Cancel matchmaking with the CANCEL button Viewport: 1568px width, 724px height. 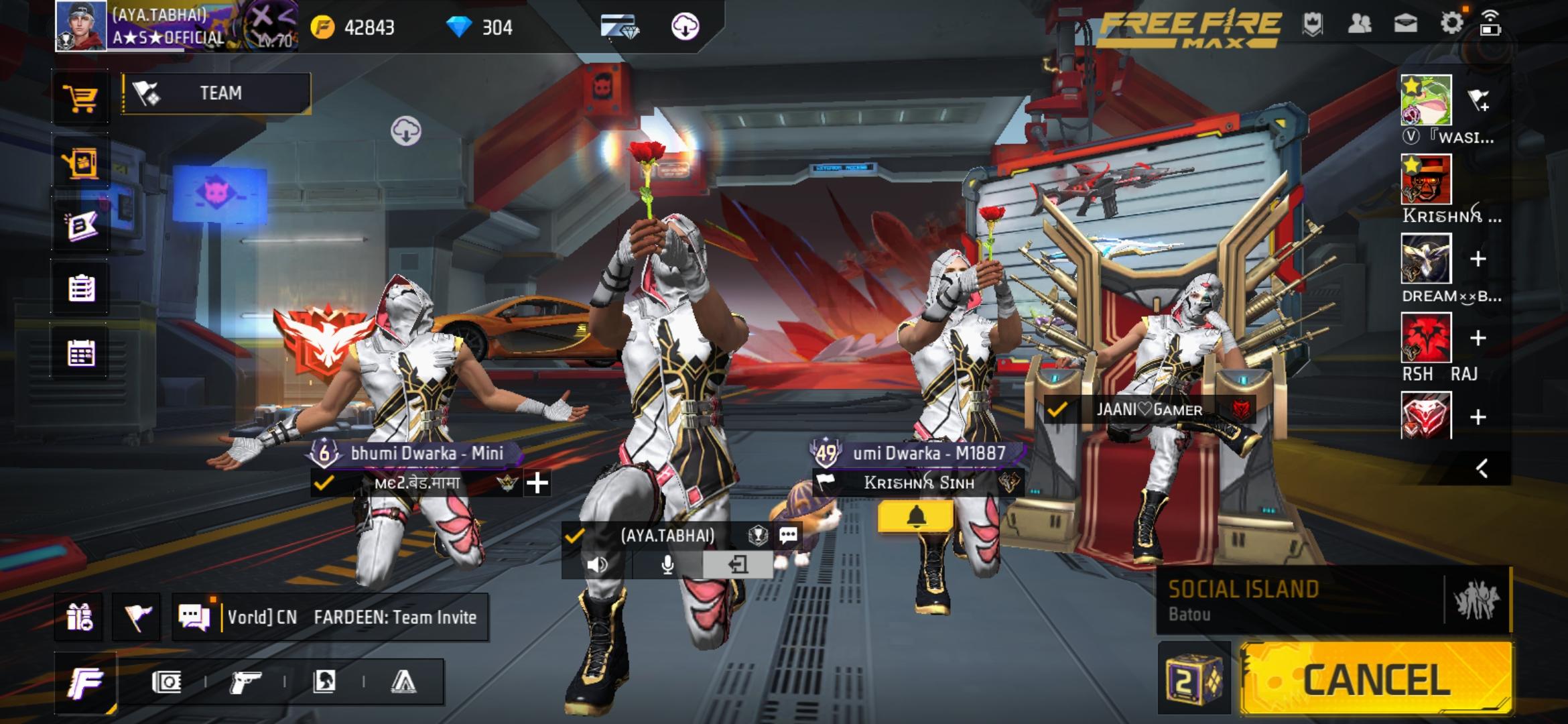1375,679
